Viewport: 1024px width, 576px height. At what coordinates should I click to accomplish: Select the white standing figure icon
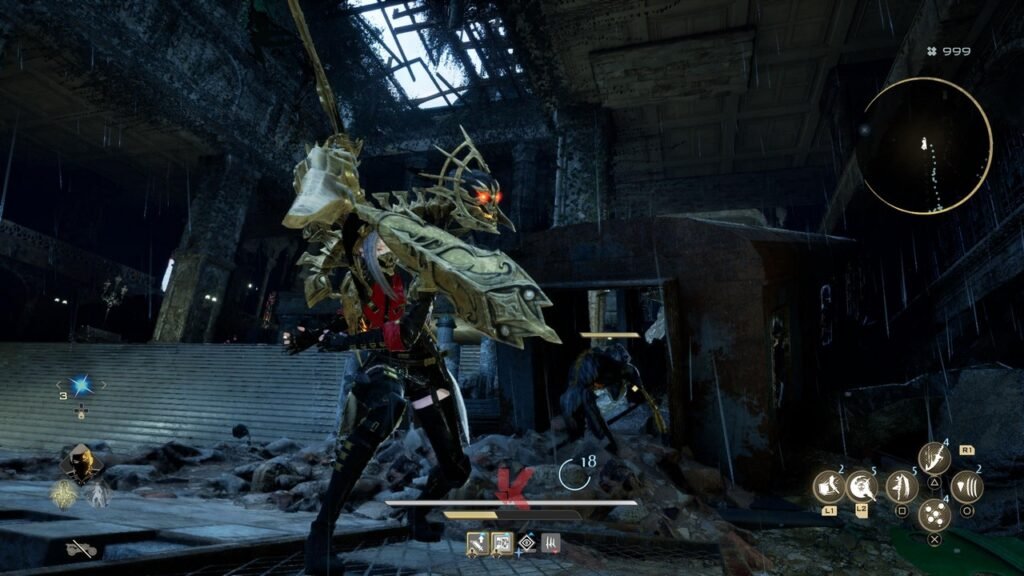click(98, 494)
